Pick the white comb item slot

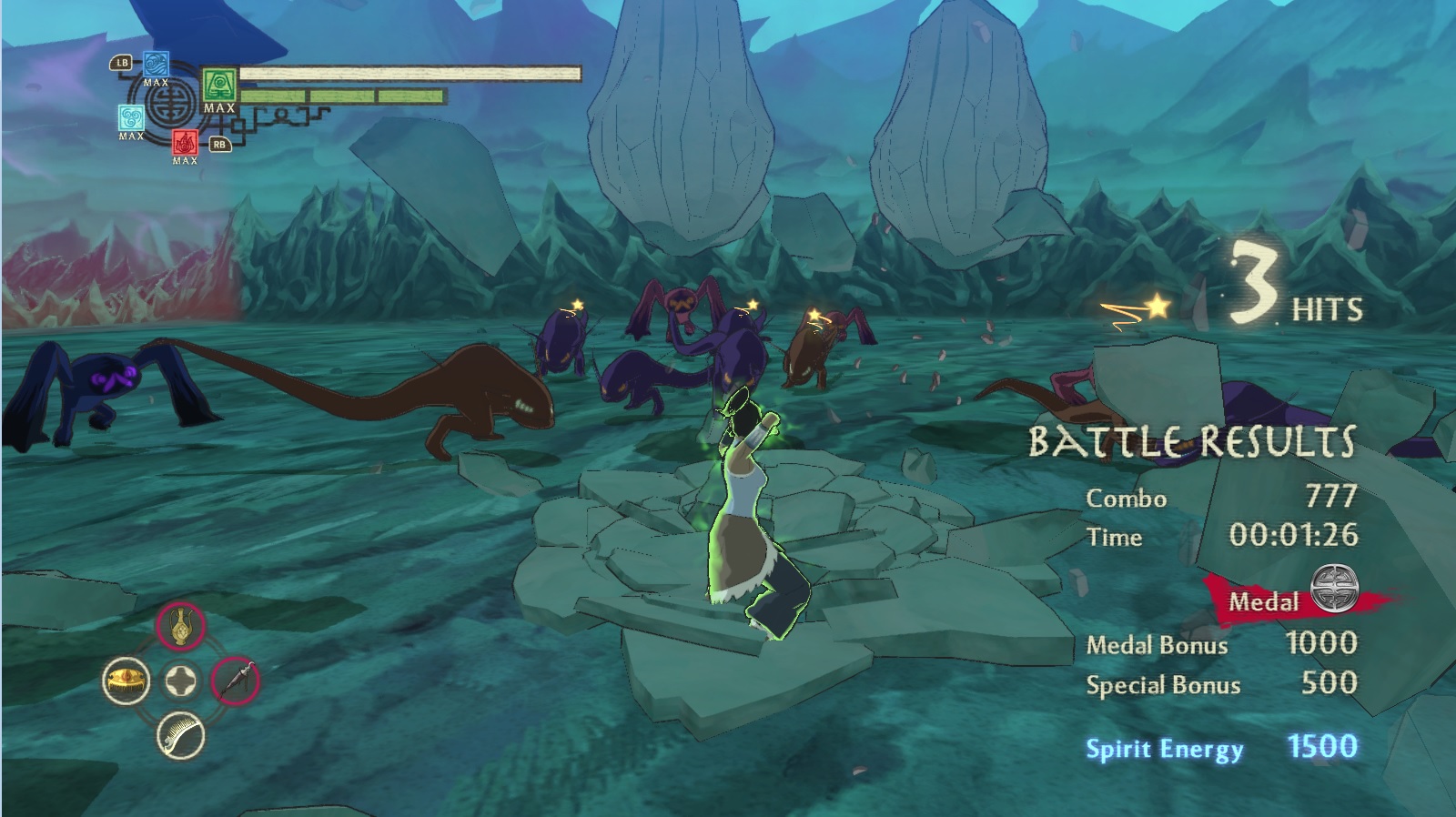point(180,735)
